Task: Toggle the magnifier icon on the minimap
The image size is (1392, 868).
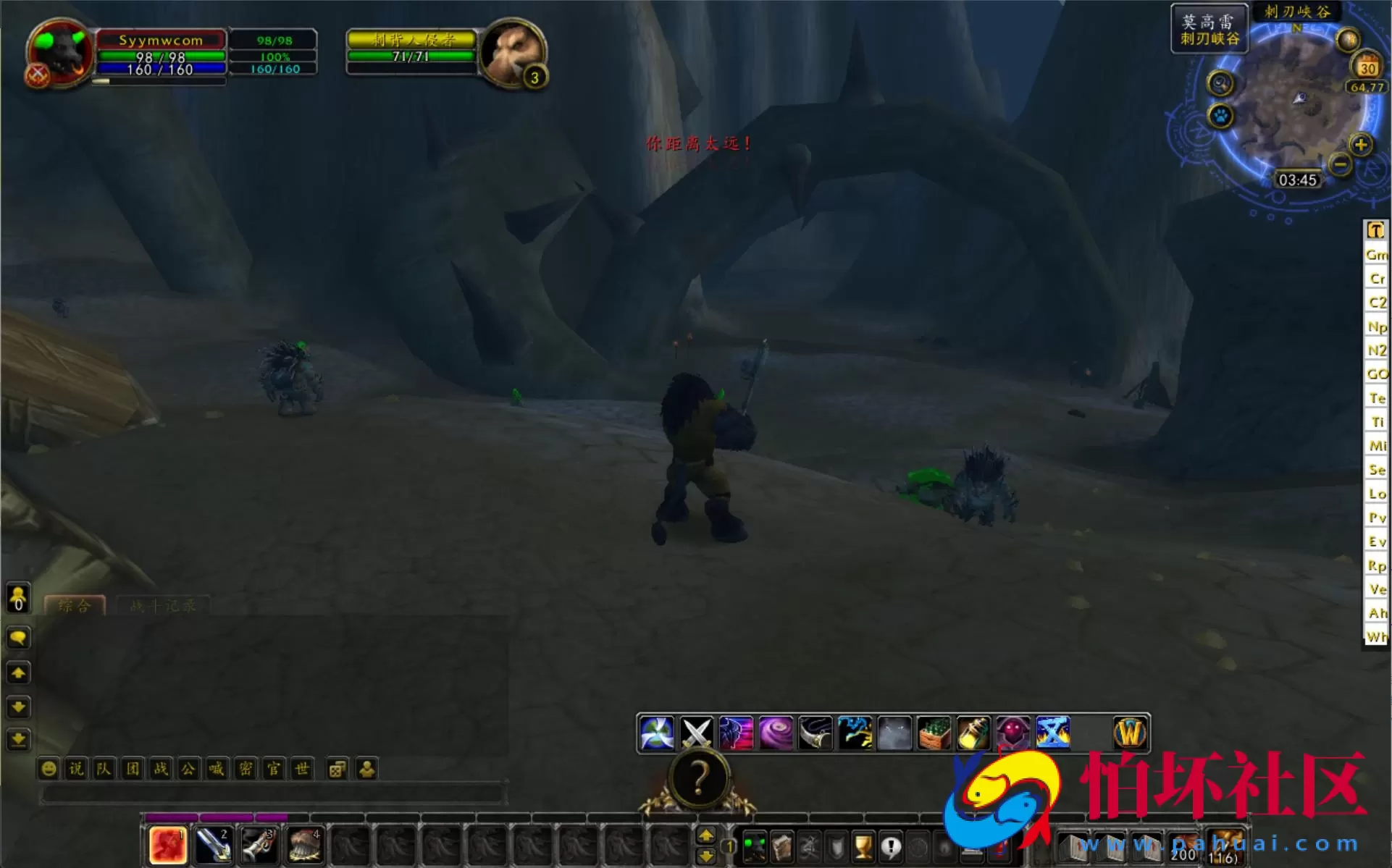Action: coord(1220,84)
